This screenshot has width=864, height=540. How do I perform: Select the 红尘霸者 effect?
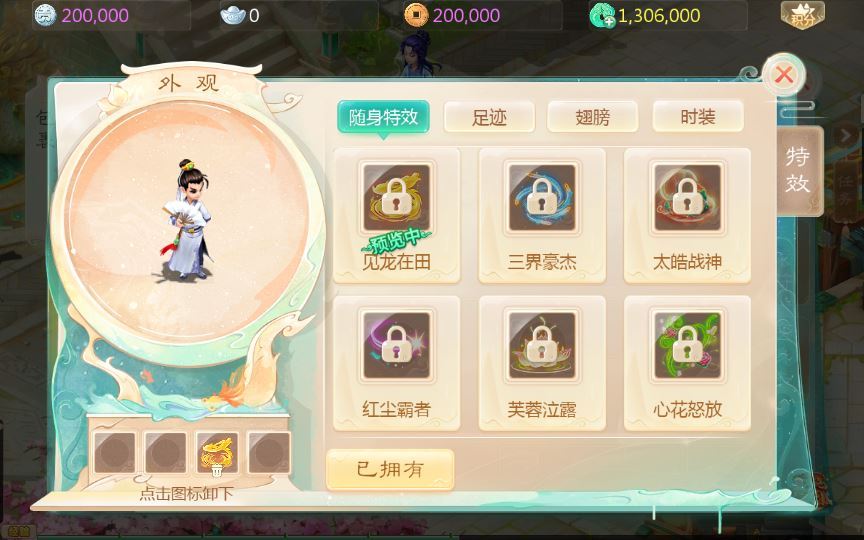point(397,362)
